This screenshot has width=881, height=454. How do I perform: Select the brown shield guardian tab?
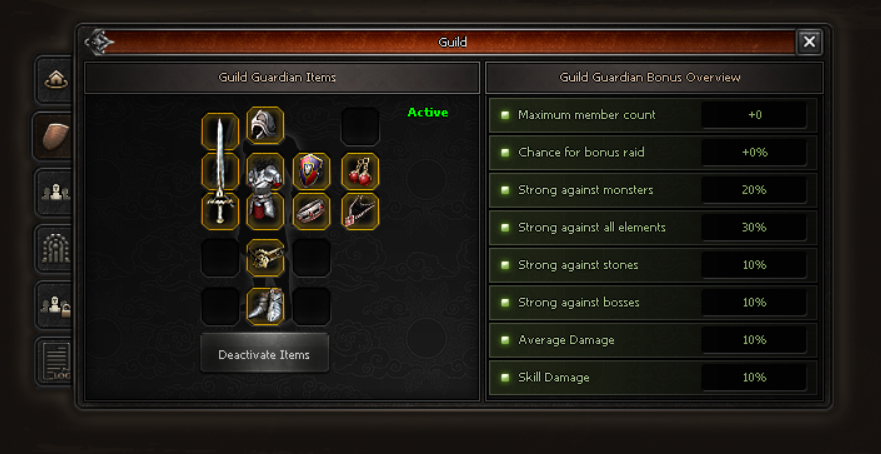[55, 135]
